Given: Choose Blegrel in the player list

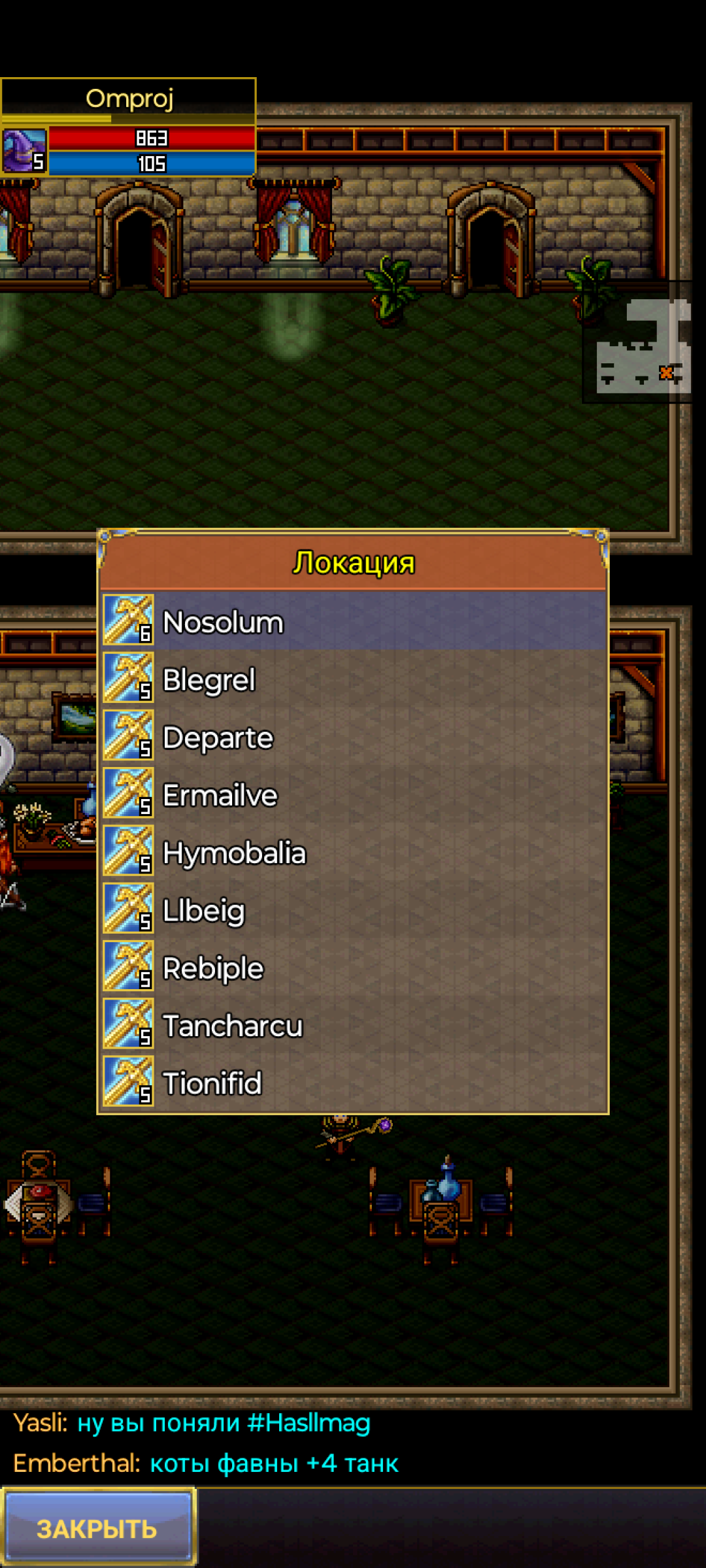Looking at the screenshot, I should (x=353, y=679).
